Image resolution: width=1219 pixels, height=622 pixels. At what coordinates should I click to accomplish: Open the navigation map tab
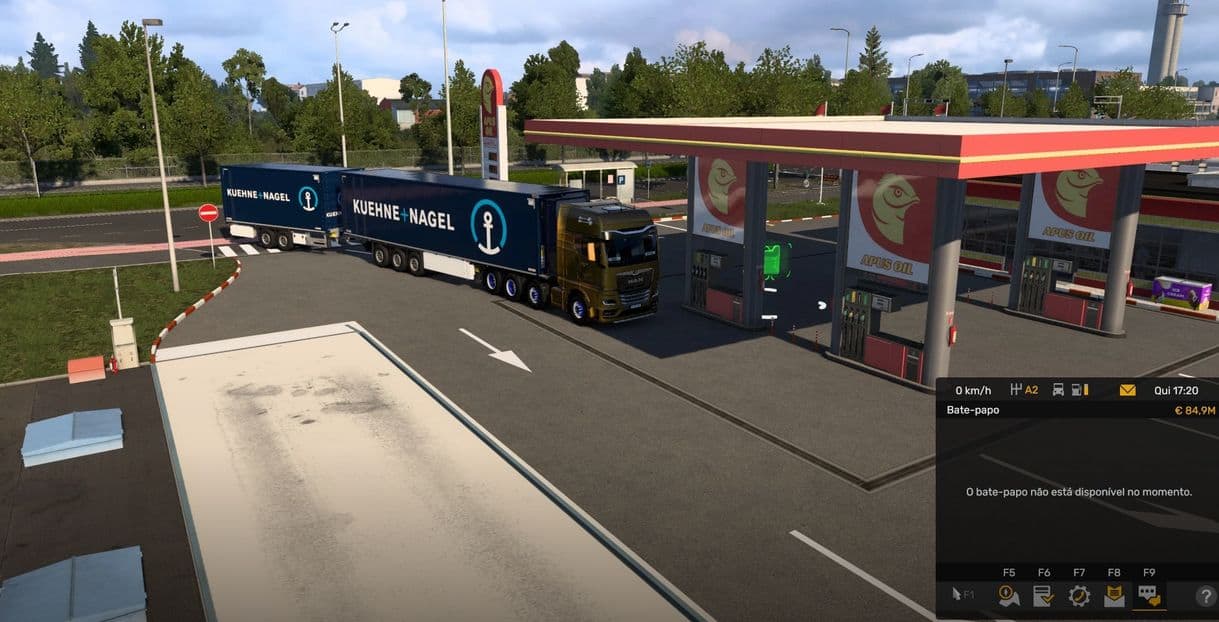click(x=1008, y=596)
